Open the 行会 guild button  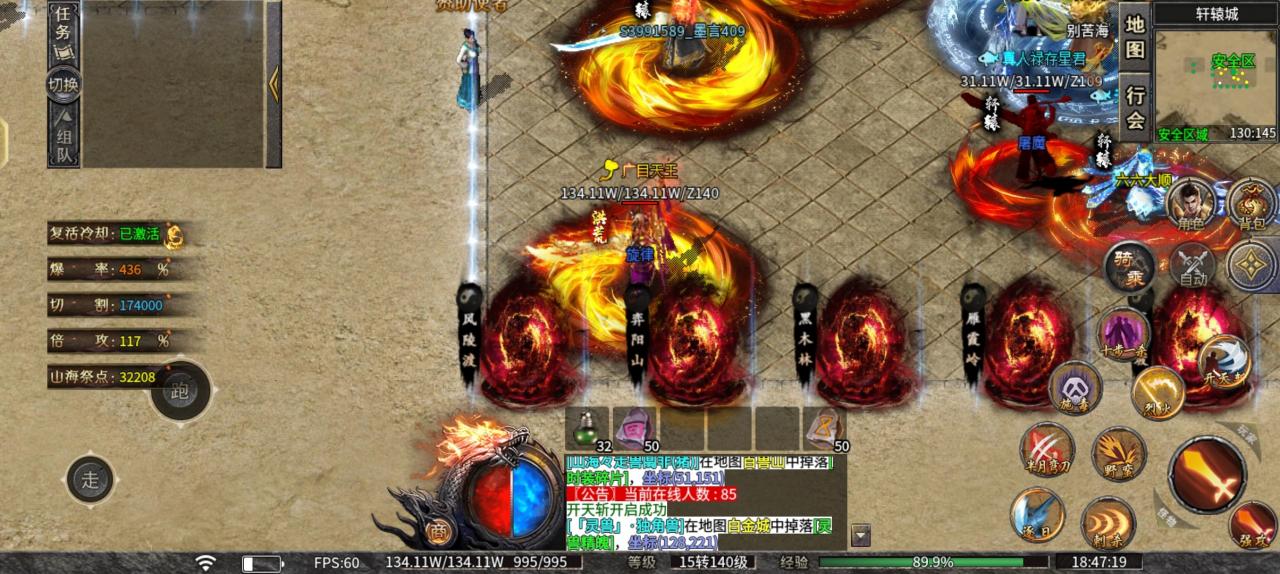pos(1135,108)
